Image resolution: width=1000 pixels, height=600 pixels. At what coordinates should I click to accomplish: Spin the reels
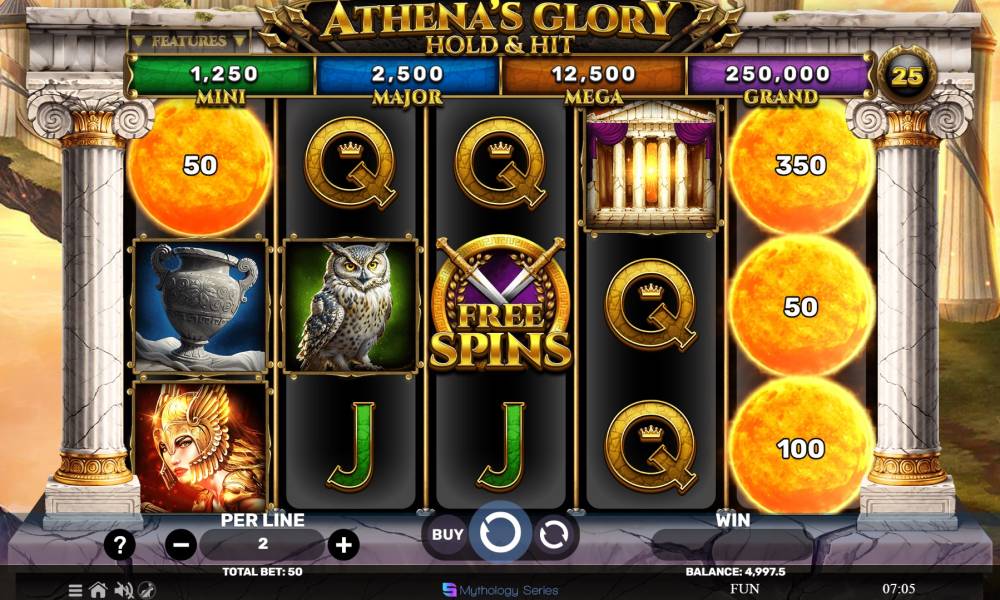[499, 534]
